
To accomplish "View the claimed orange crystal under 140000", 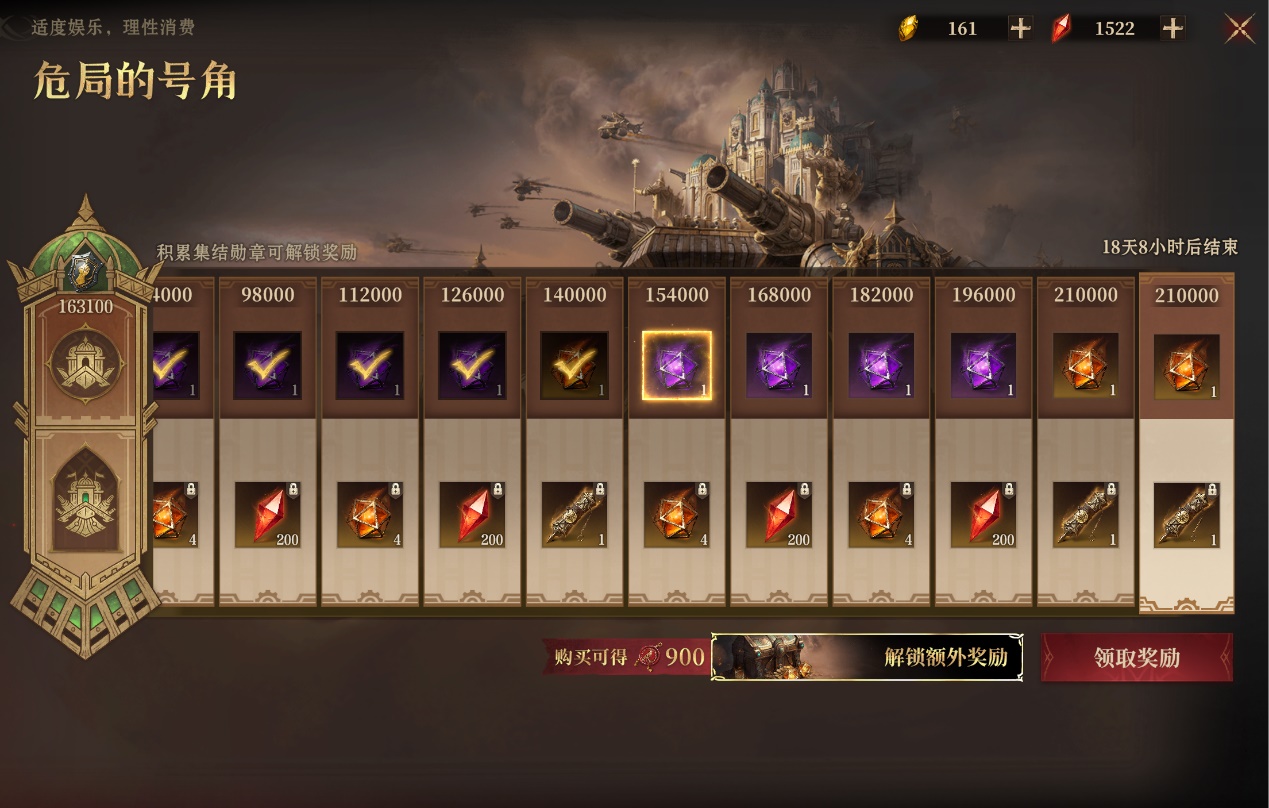I will point(574,365).
